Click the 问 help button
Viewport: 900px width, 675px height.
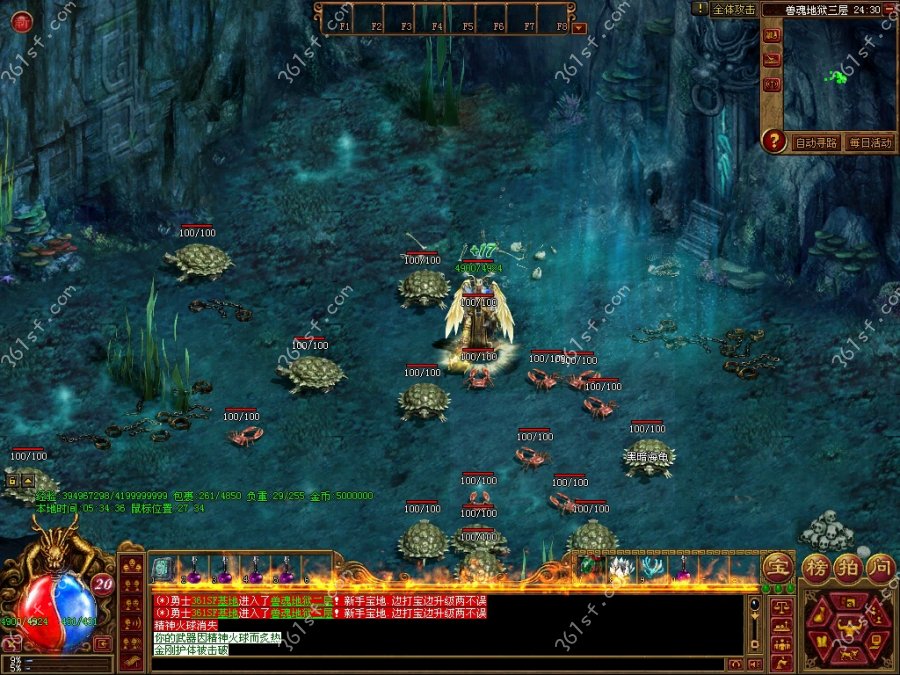tap(878, 567)
